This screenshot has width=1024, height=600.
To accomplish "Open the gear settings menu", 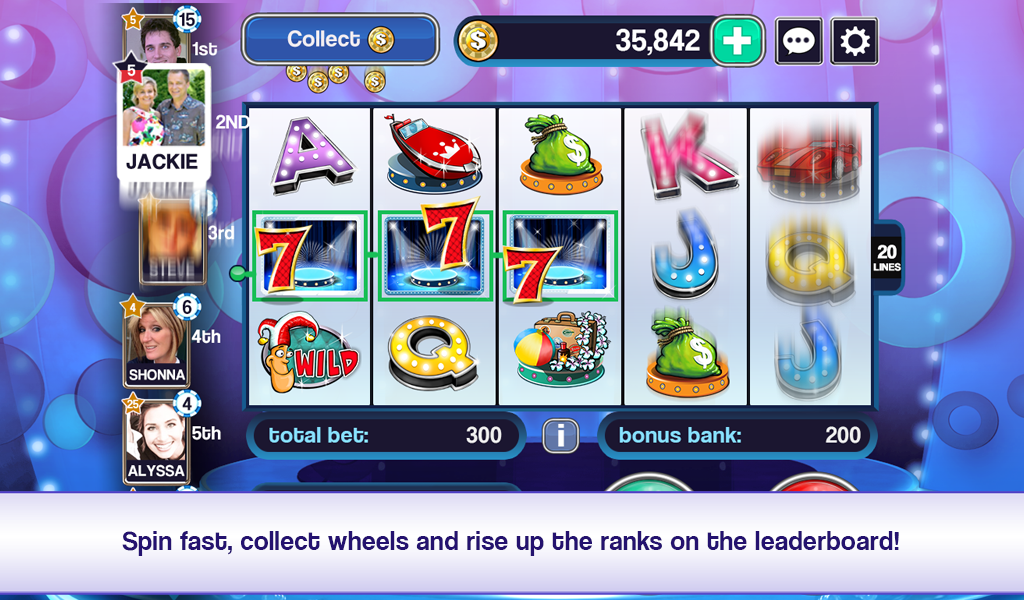I will tap(854, 42).
